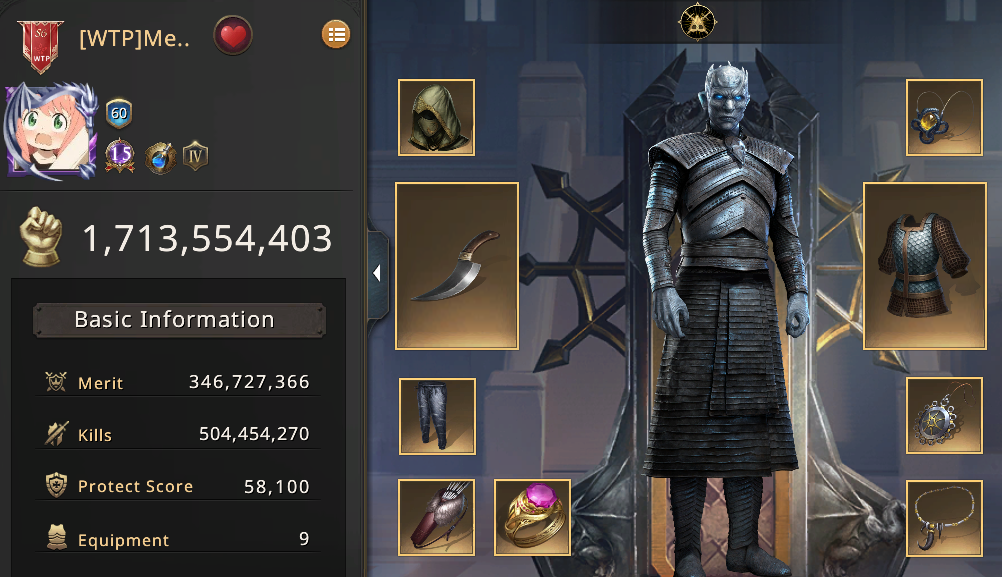Select the pink gem gold ring
The height and width of the screenshot is (577, 1002).
pyautogui.click(x=532, y=517)
